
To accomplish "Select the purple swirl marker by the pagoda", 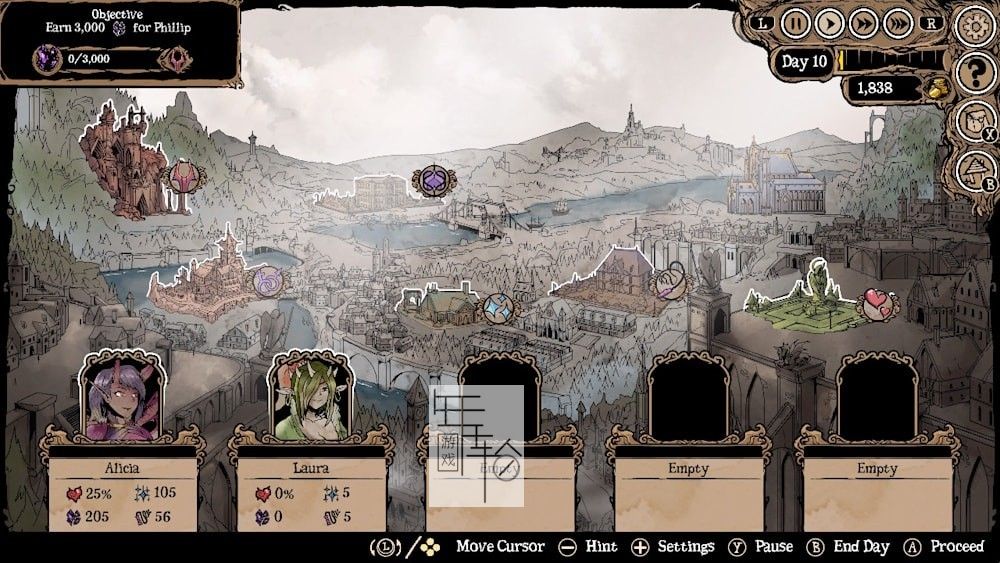I will pyautogui.click(x=268, y=284).
